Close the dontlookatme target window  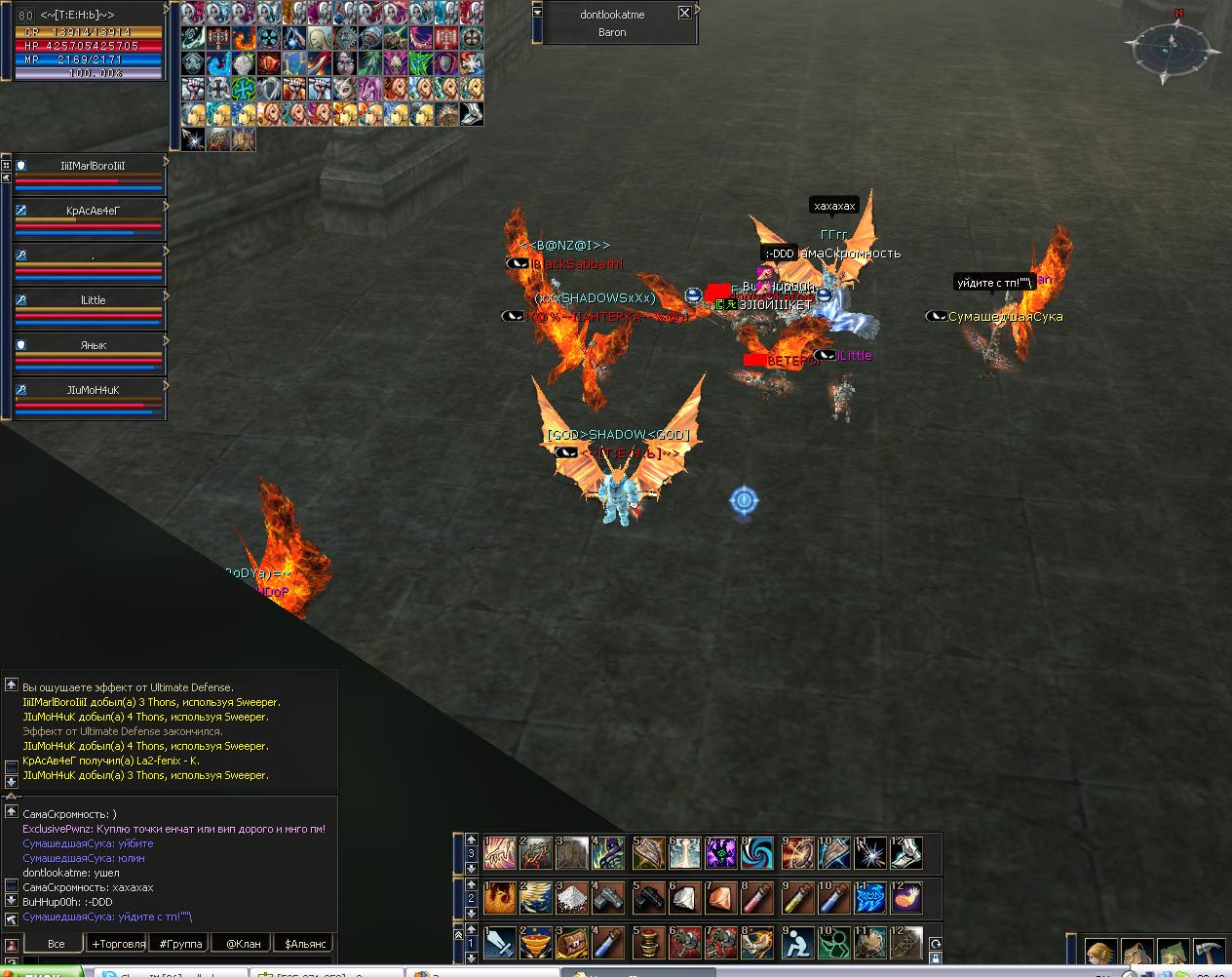tap(684, 14)
